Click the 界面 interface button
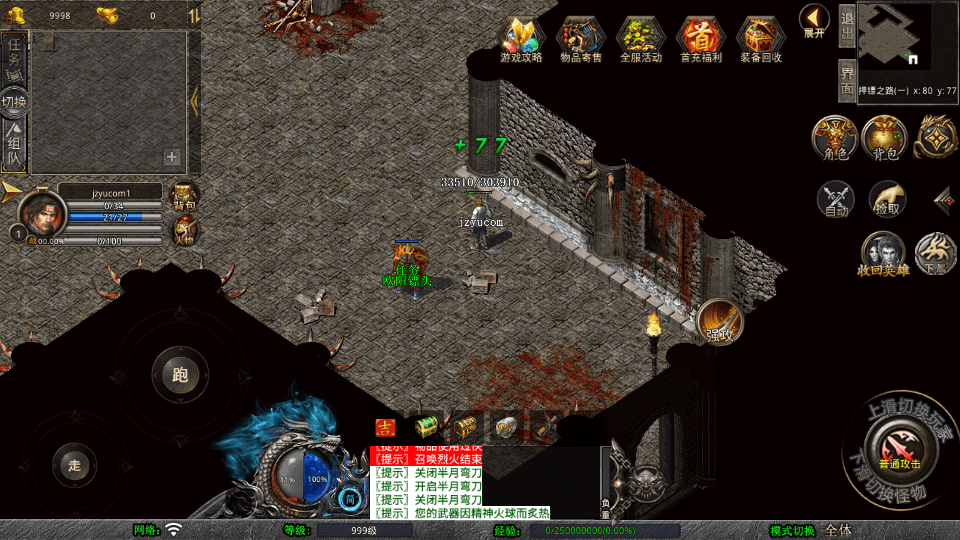This screenshot has height=540, width=960. [846, 80]
